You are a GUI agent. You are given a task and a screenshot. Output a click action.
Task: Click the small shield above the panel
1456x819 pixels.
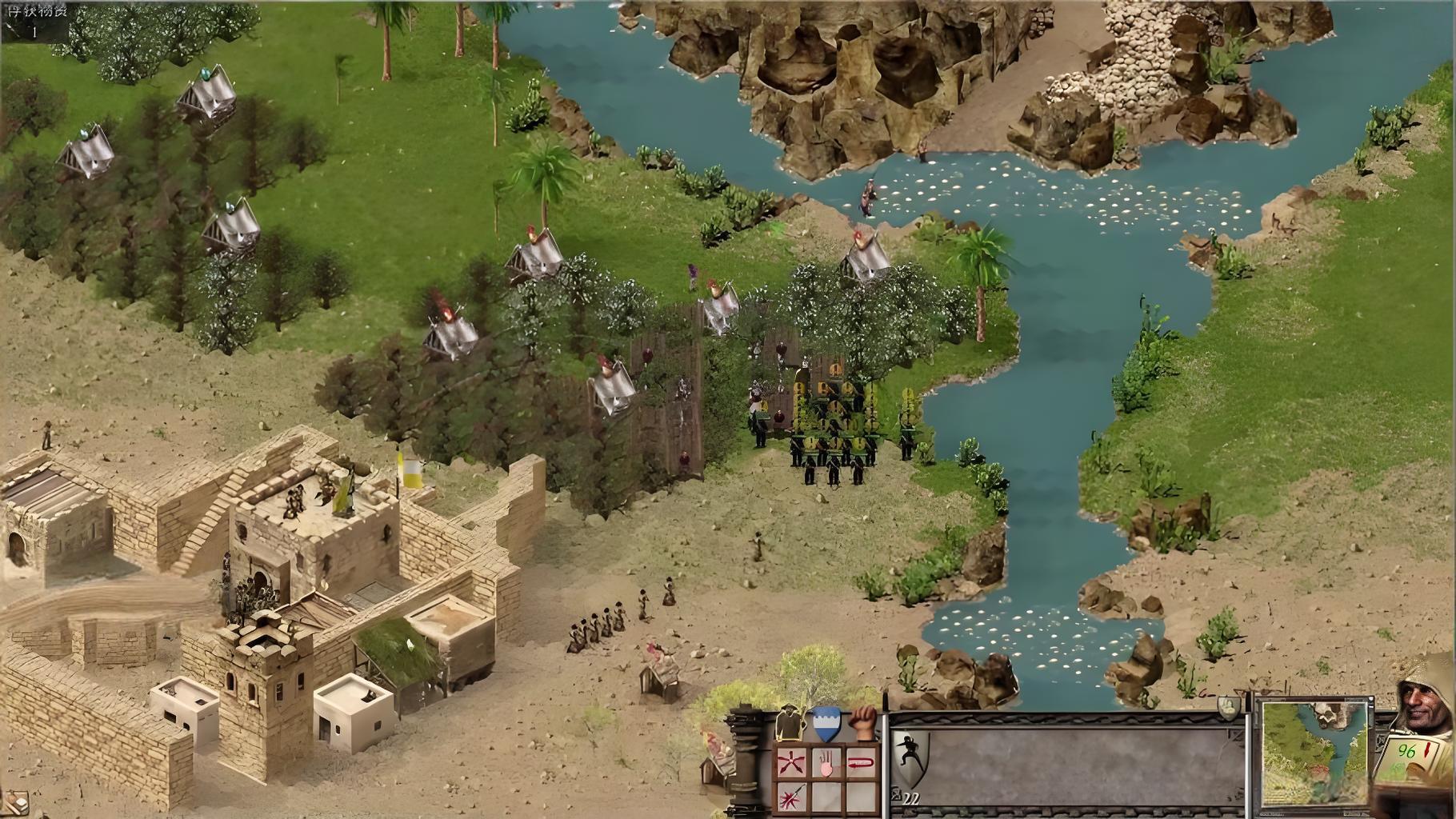1229,706
